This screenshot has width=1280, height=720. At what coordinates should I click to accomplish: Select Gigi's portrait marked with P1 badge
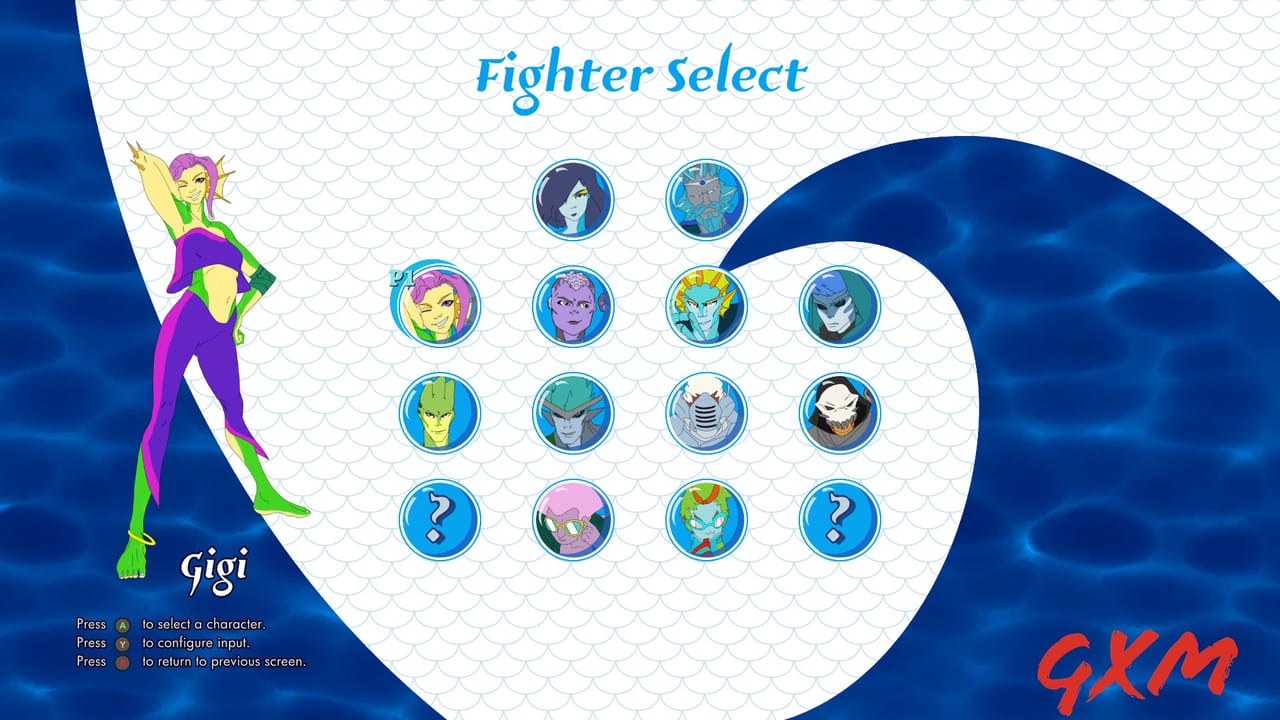tap(438, 310)
